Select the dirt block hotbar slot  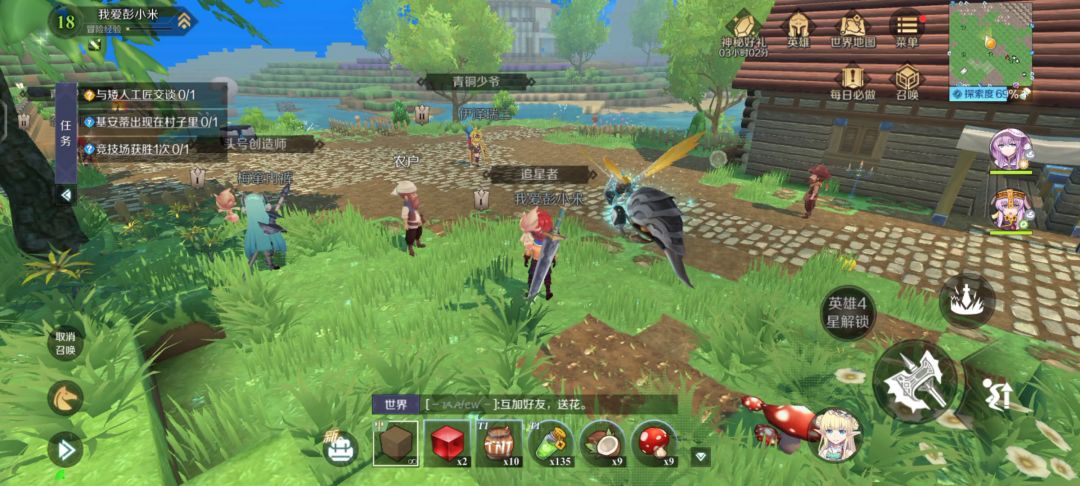pos(396,443)
